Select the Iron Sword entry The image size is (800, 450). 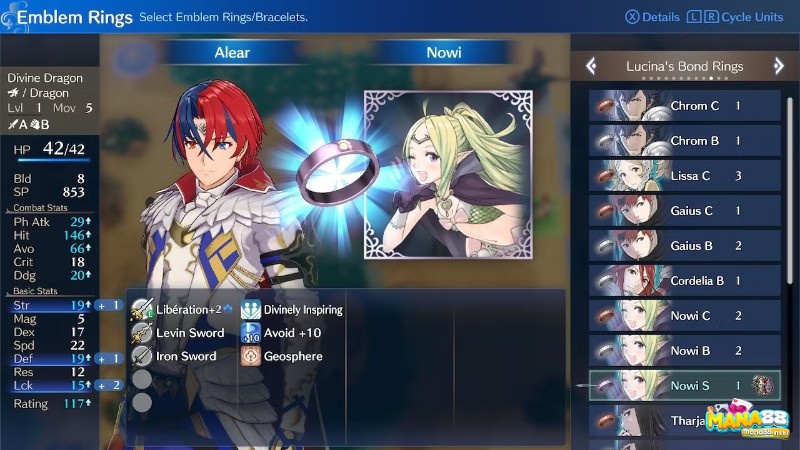[182, 356]
